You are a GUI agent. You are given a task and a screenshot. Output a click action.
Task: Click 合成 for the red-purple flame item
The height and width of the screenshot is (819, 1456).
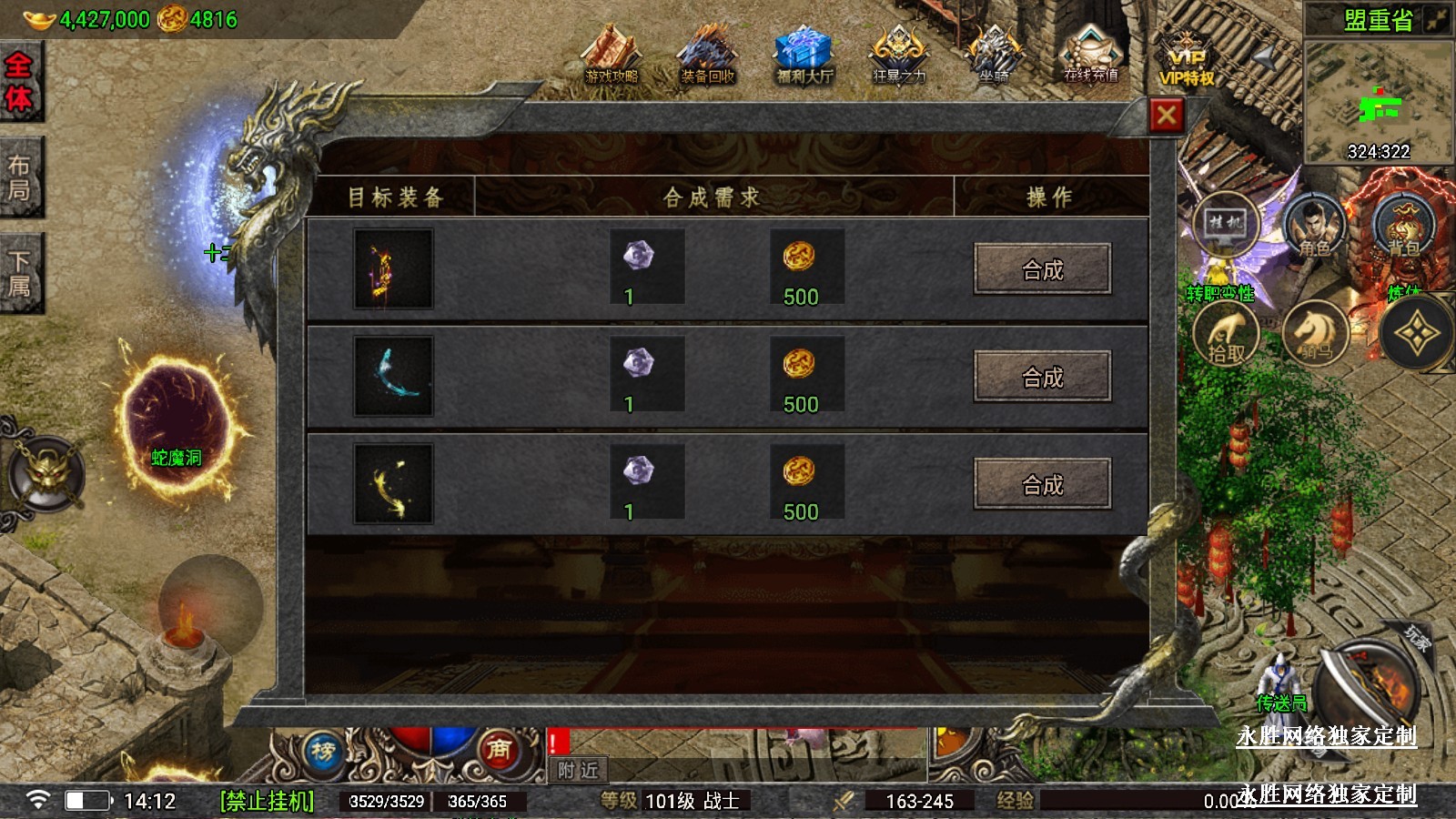pyautogui.click(x=1042, y=269)
